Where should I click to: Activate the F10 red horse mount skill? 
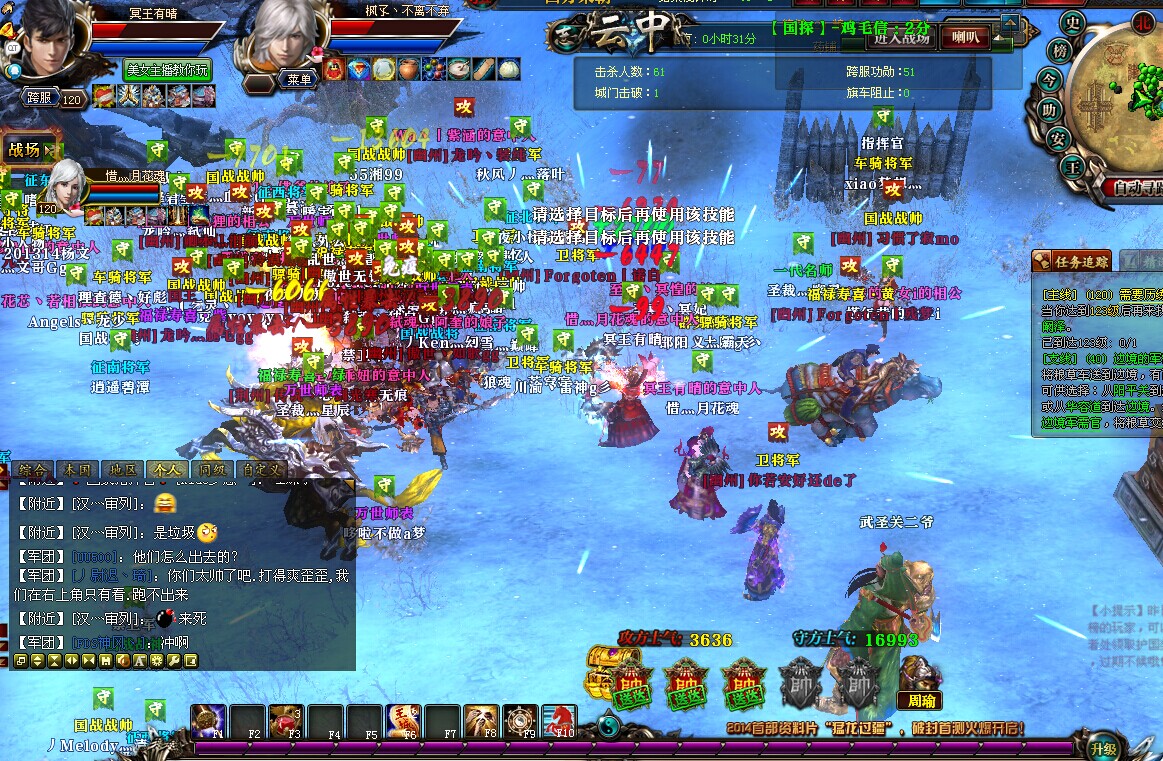(560, 721)
